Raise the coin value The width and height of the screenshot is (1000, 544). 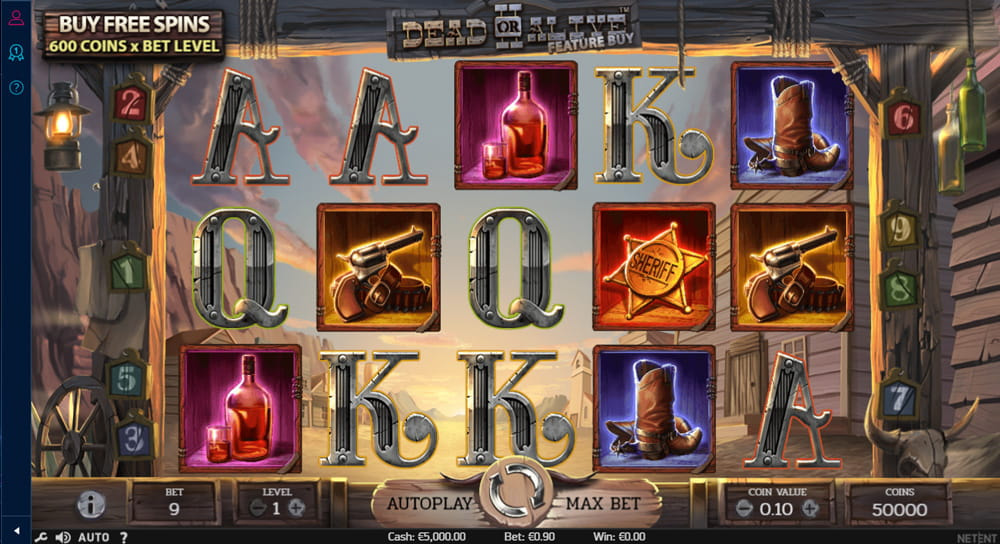pyautogui.click(x=810, y=508)
